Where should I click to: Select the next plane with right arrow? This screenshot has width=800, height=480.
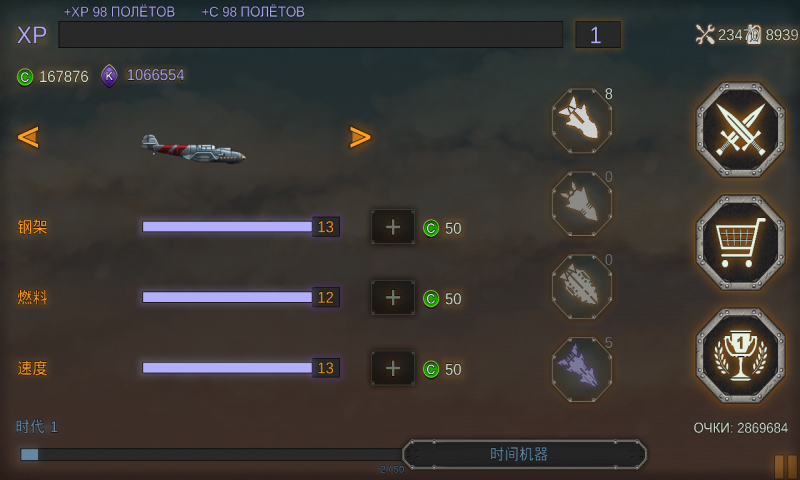point(360,137)
